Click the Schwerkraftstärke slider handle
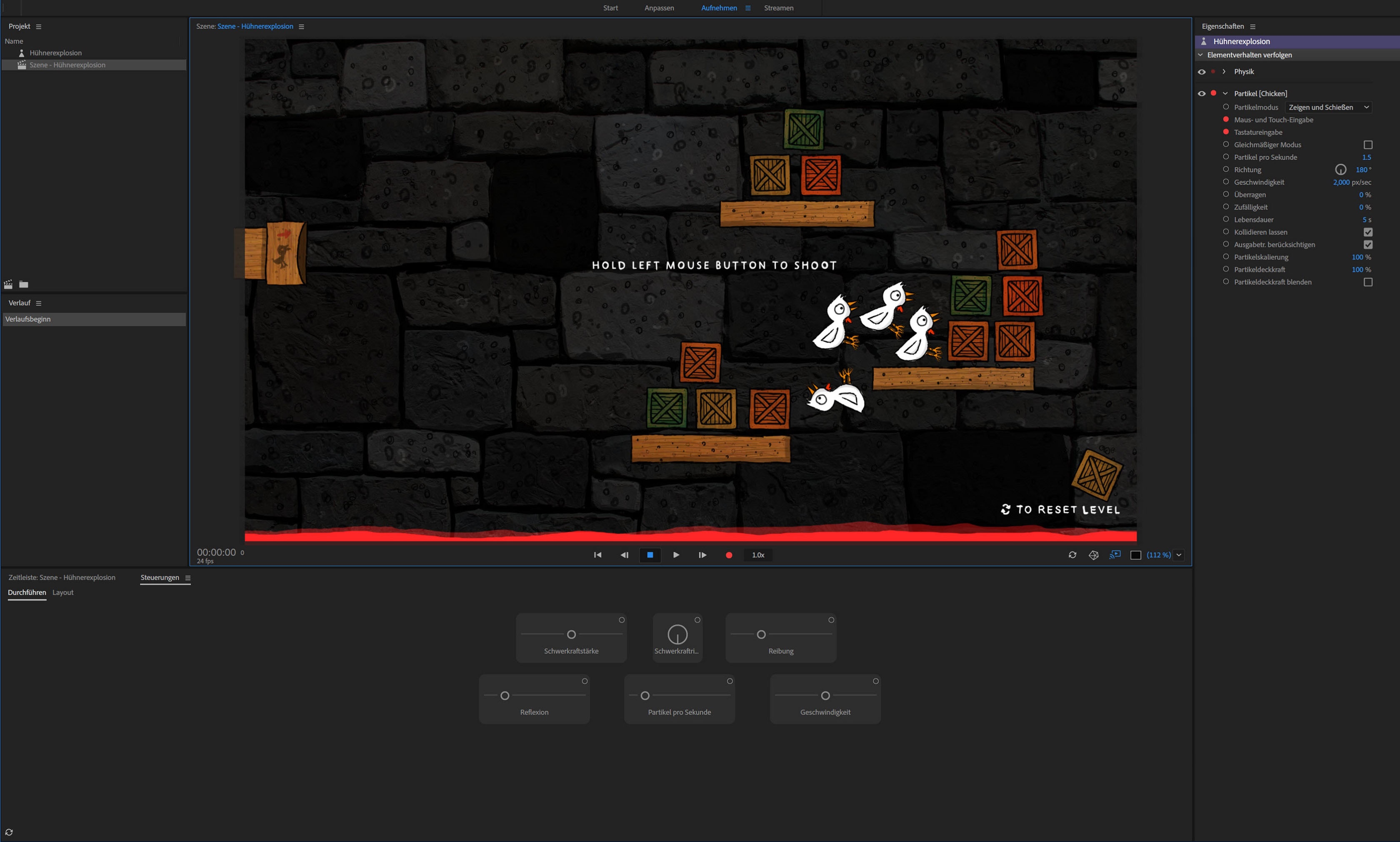Screen dimensions: 1400x842 pyautogui.click(x=571, y=634)
